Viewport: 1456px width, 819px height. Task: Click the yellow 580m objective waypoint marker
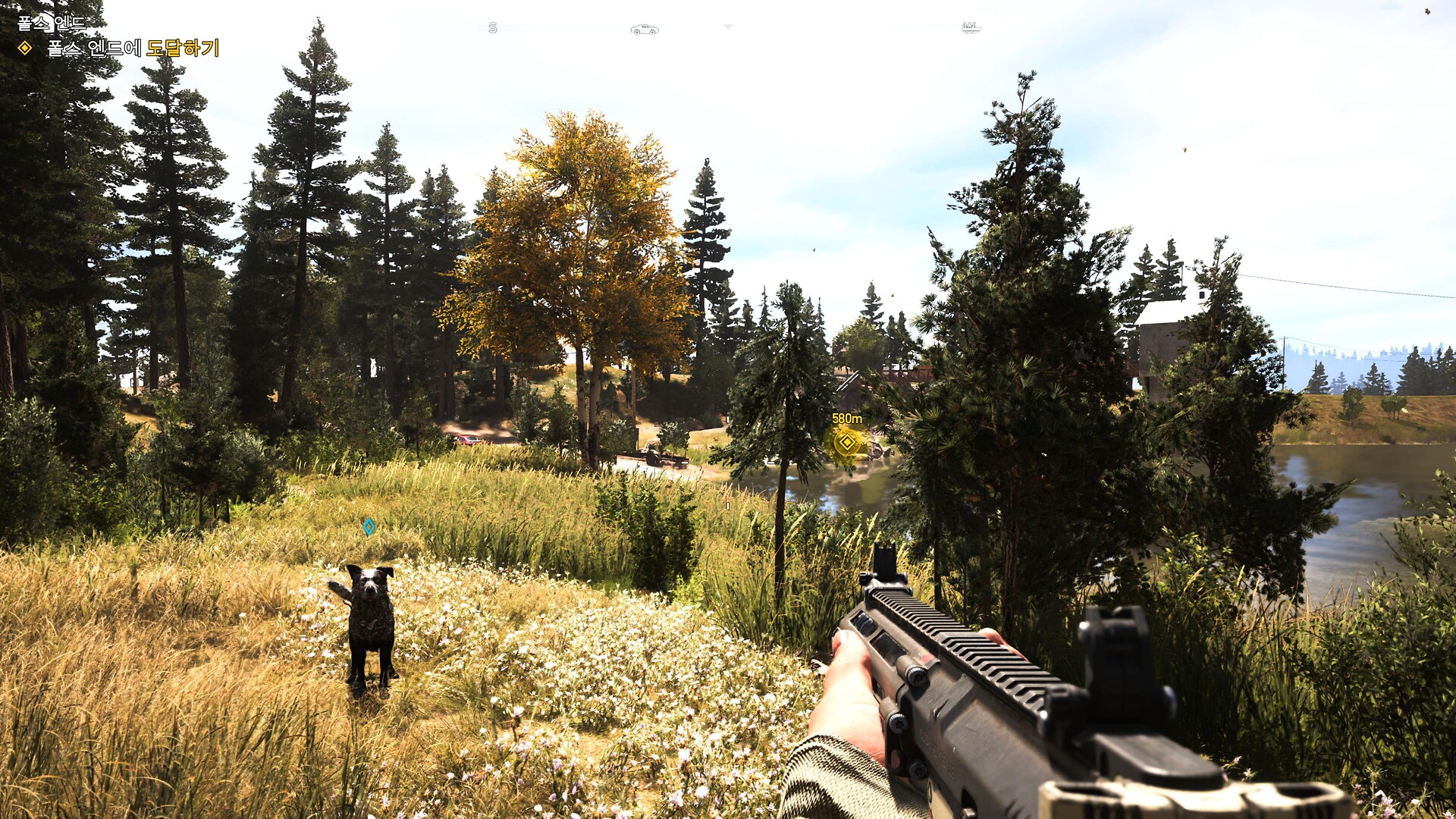coord(846,441)
